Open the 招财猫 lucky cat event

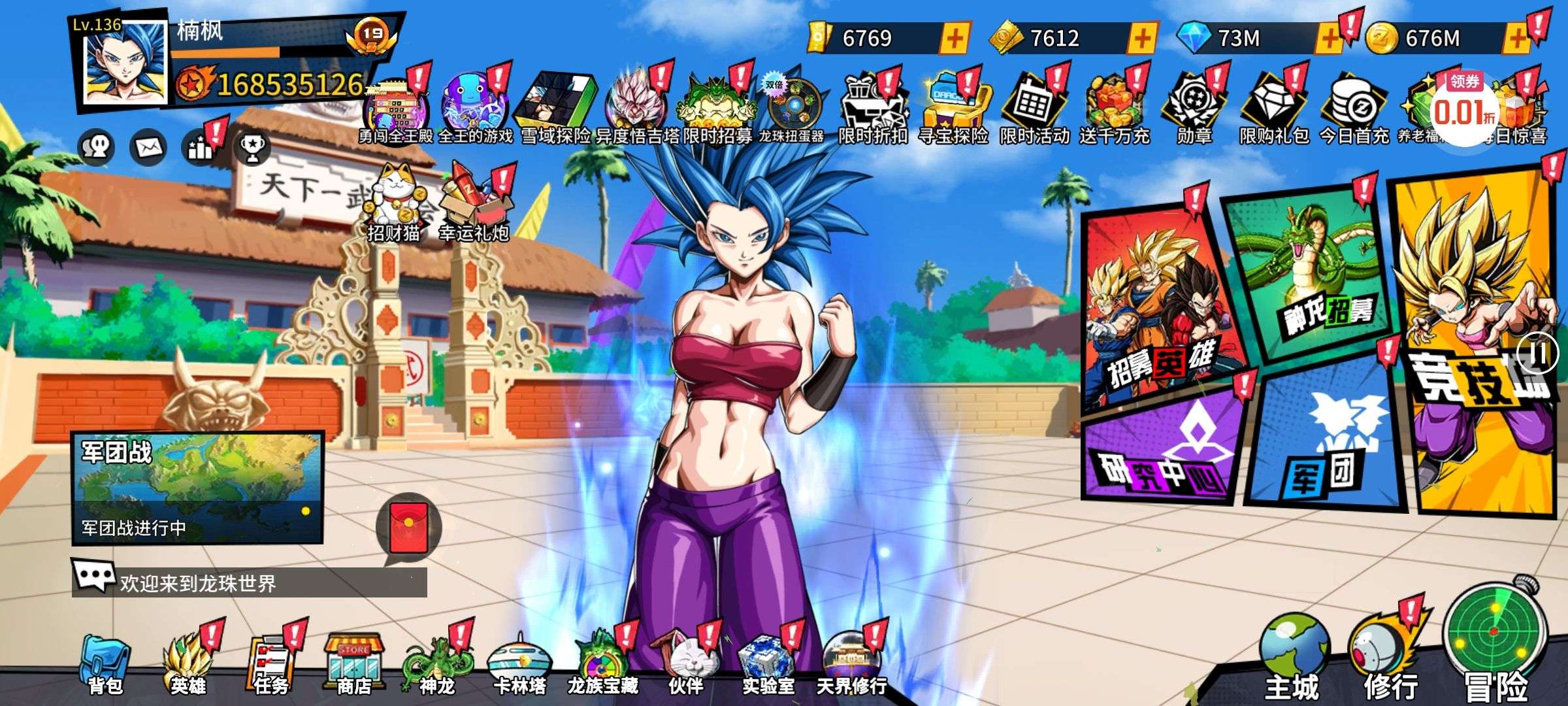pyautogui.click(x=393, y=203)
